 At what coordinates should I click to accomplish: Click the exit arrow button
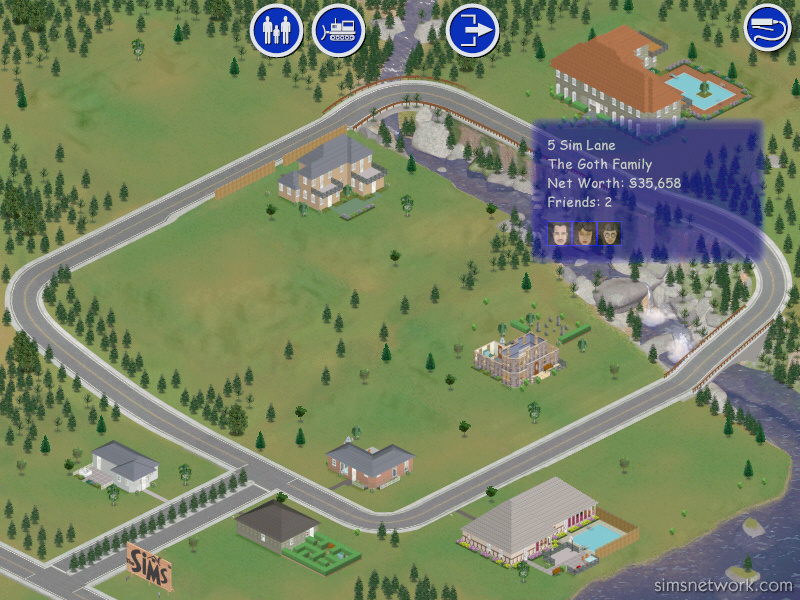click(x=472, y=30)
